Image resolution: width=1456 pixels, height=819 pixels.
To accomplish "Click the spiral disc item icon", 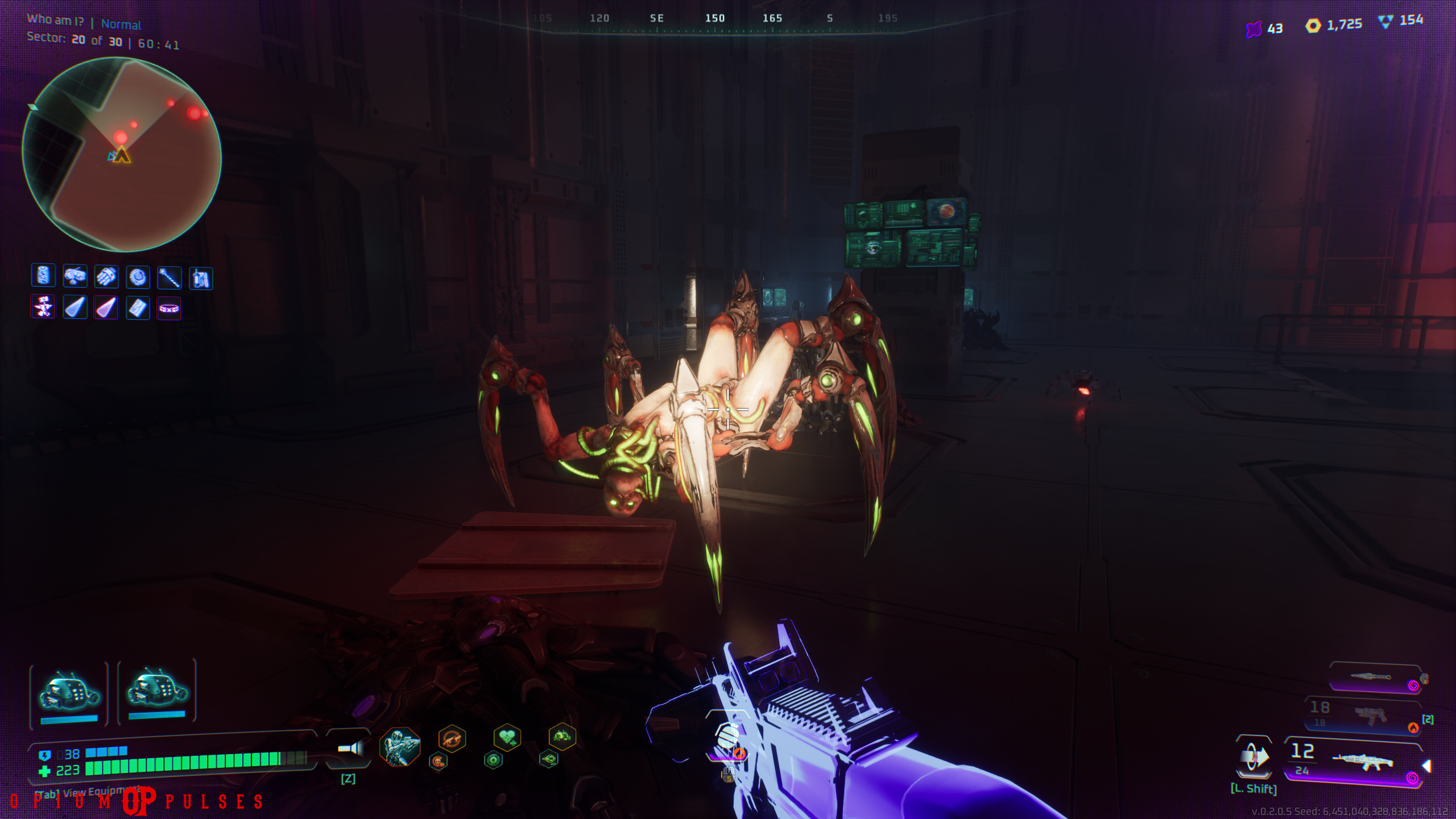I will click(138, 278).
